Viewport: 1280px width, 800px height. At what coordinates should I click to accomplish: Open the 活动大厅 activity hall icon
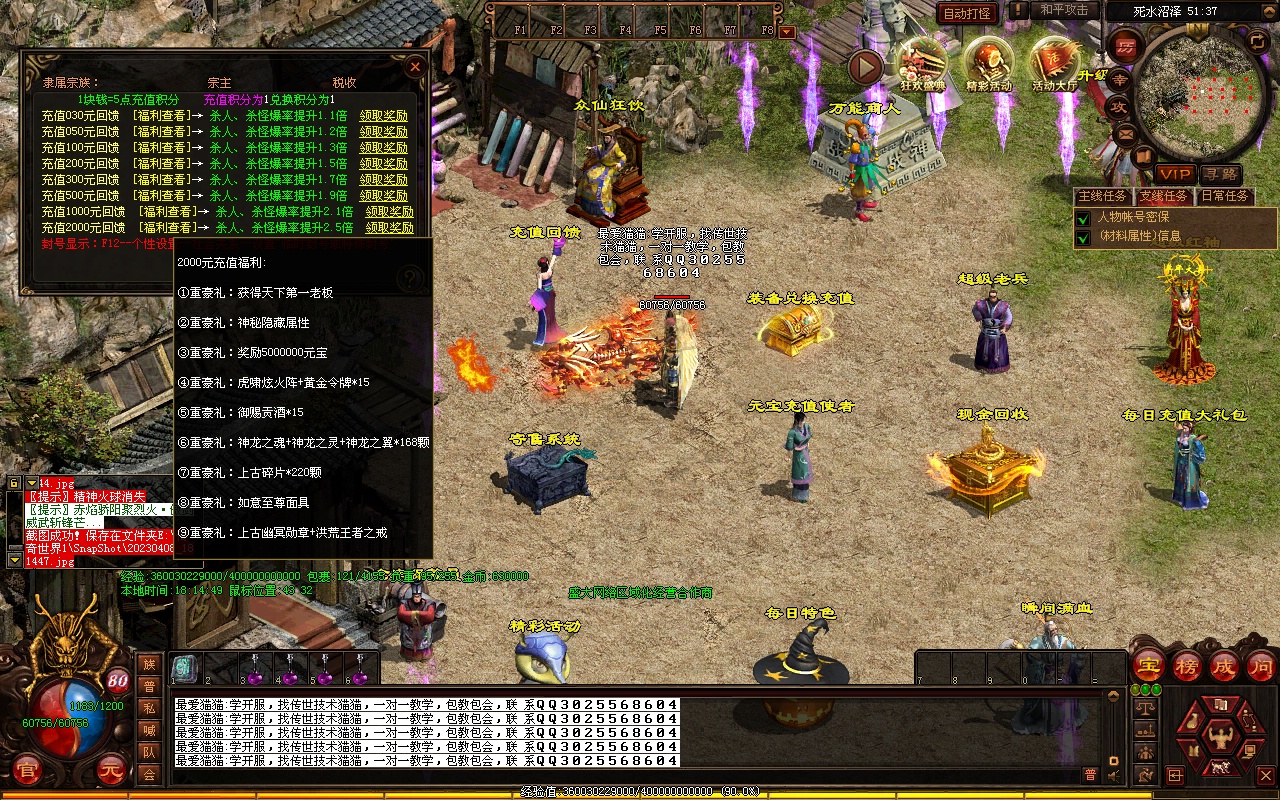[x=1055, y=62]
